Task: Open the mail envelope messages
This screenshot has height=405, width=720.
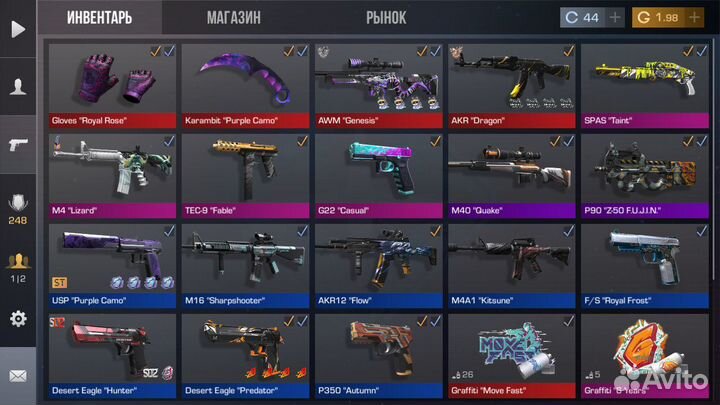Action: (x=18, y=376)
